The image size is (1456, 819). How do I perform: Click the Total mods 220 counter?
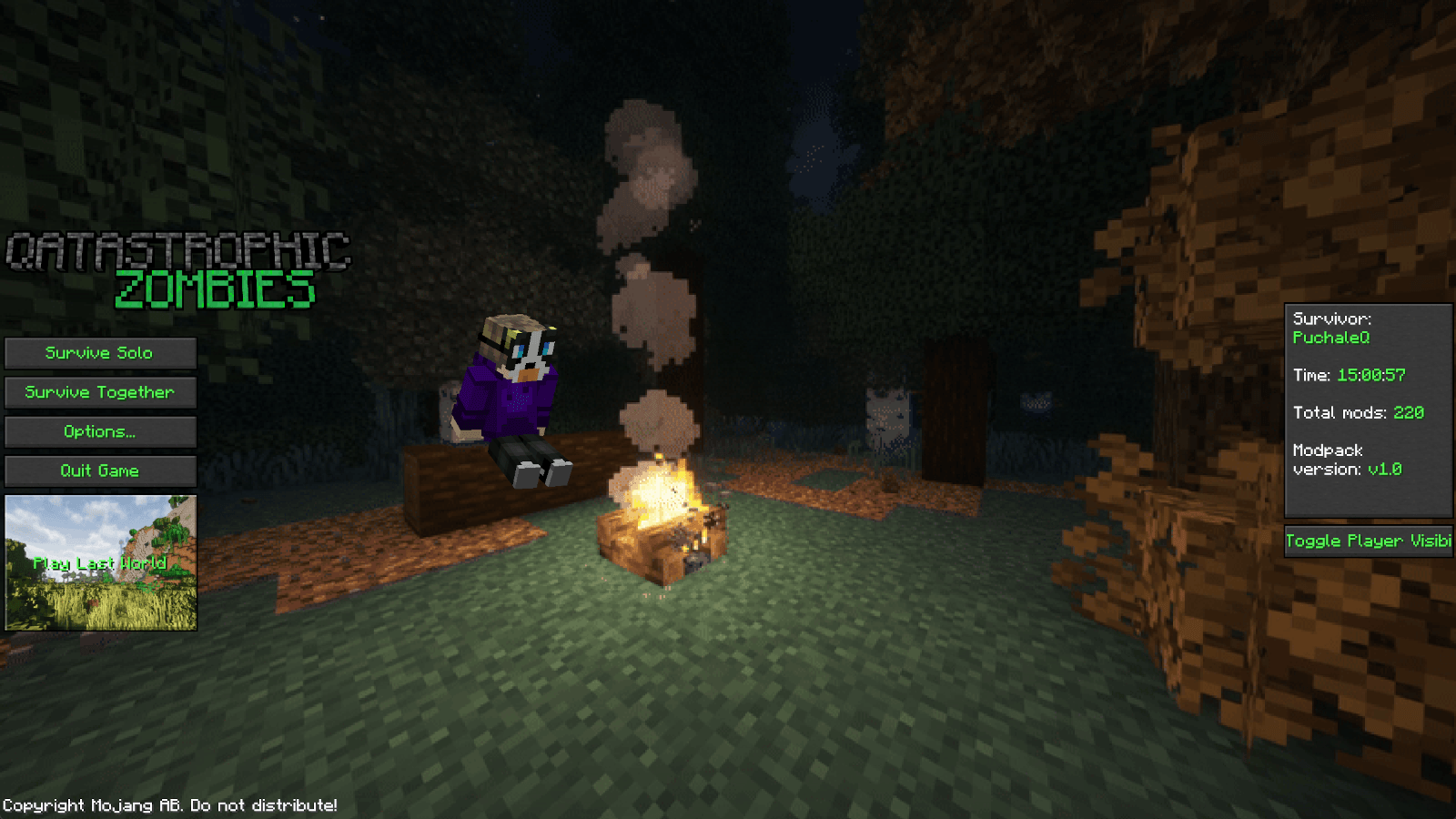tap(1359, 412)
